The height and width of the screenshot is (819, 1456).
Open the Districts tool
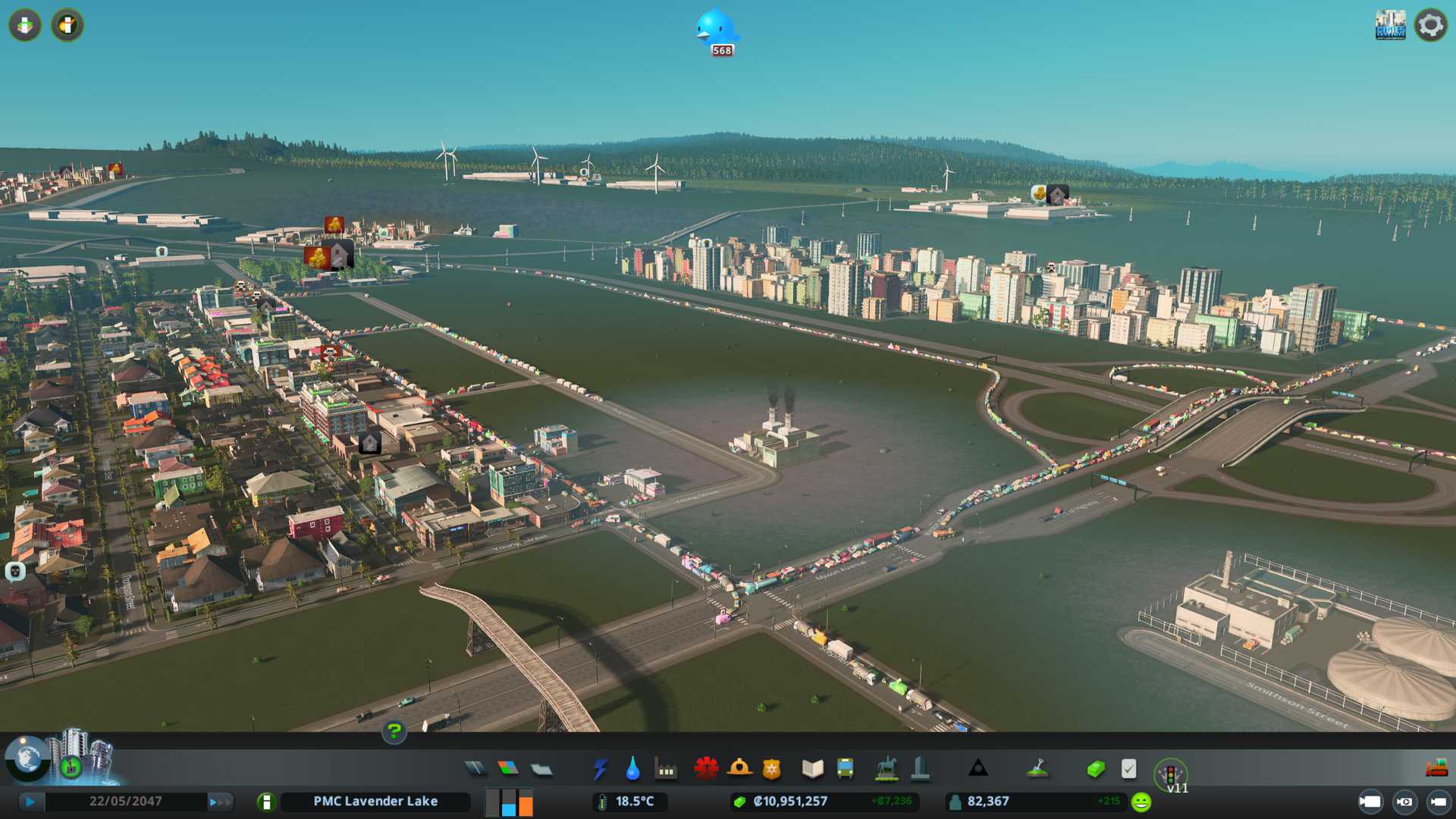(x=541, y=770)
